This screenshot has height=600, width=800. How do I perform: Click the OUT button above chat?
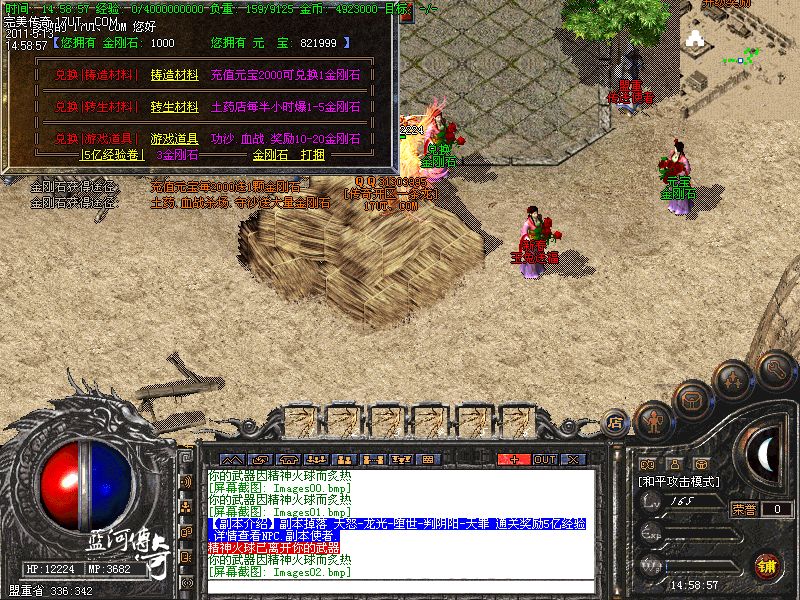point(544,459)
